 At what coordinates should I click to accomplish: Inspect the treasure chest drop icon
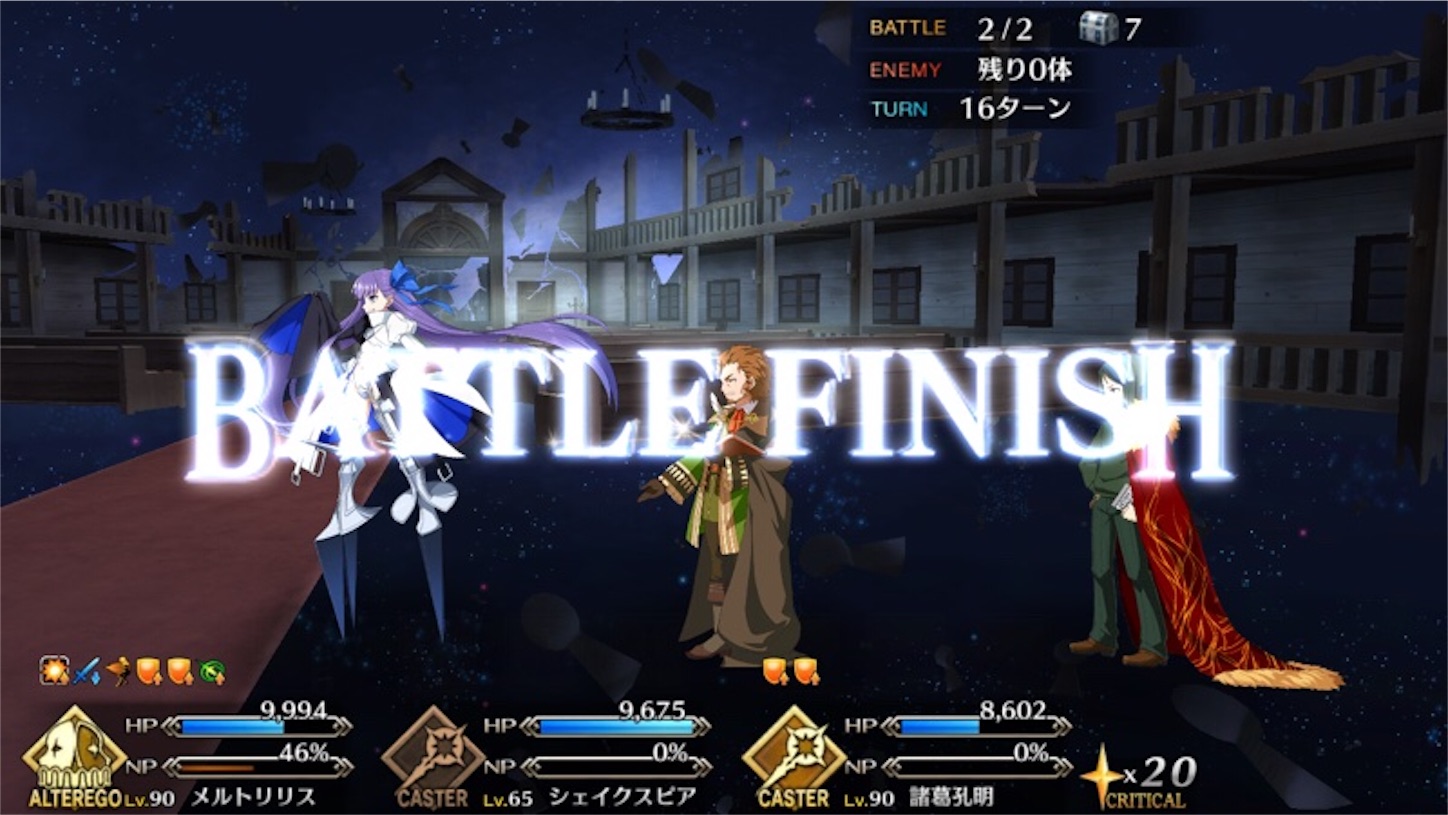click(x=1100, y=29)
